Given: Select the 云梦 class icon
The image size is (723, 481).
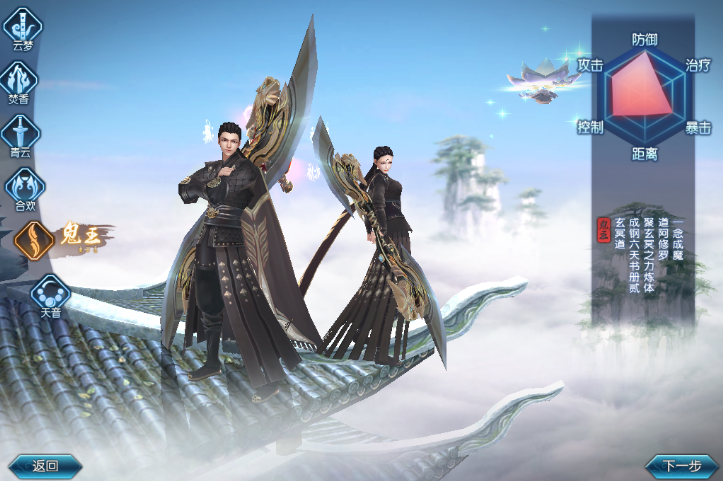Looking at the screenshot, I should tap(22, 25).
